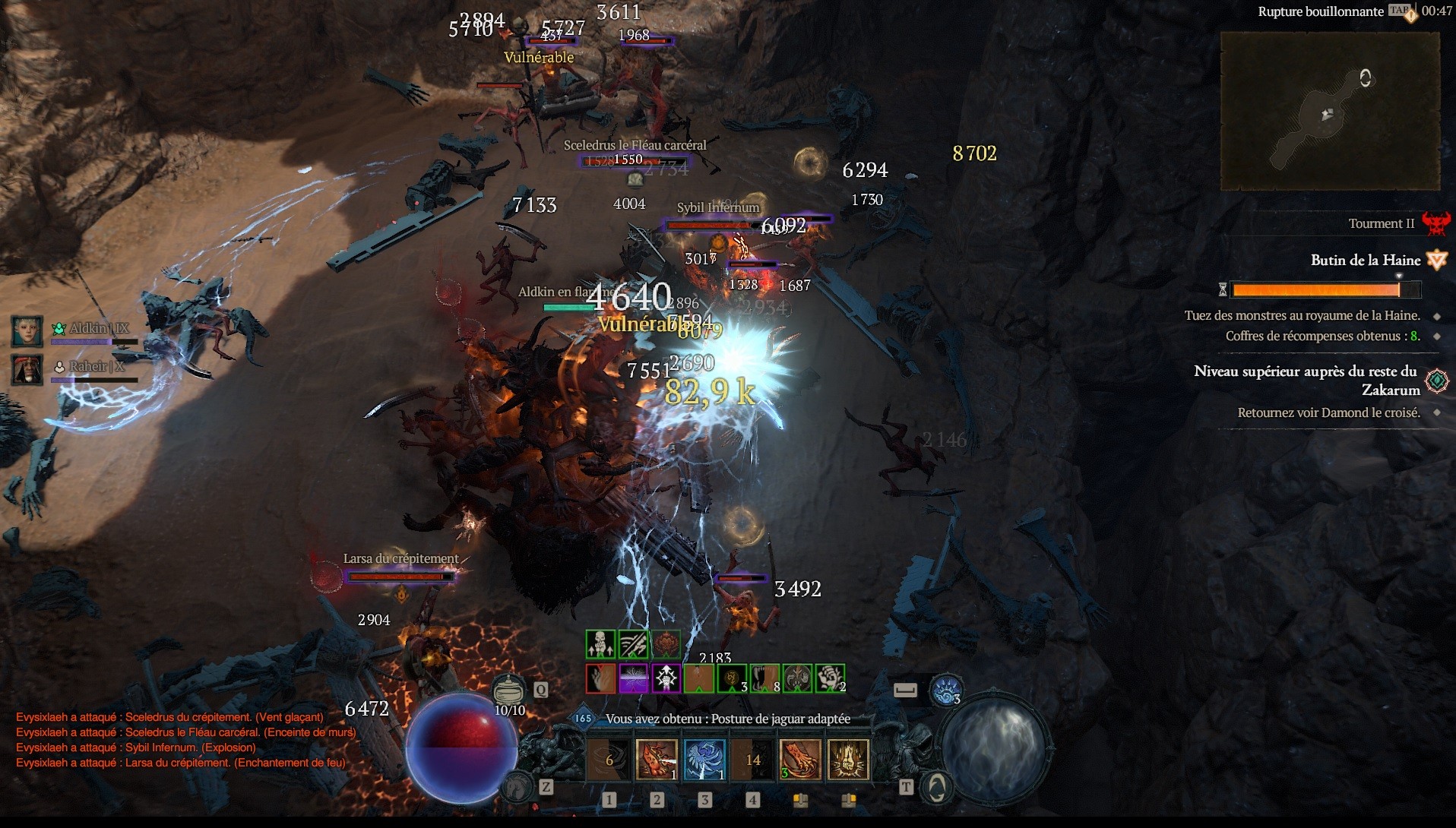The width and height of the screenshot is (1456, 828).
Task: Cast the blue storm feather skill
Action: point(704,759)
